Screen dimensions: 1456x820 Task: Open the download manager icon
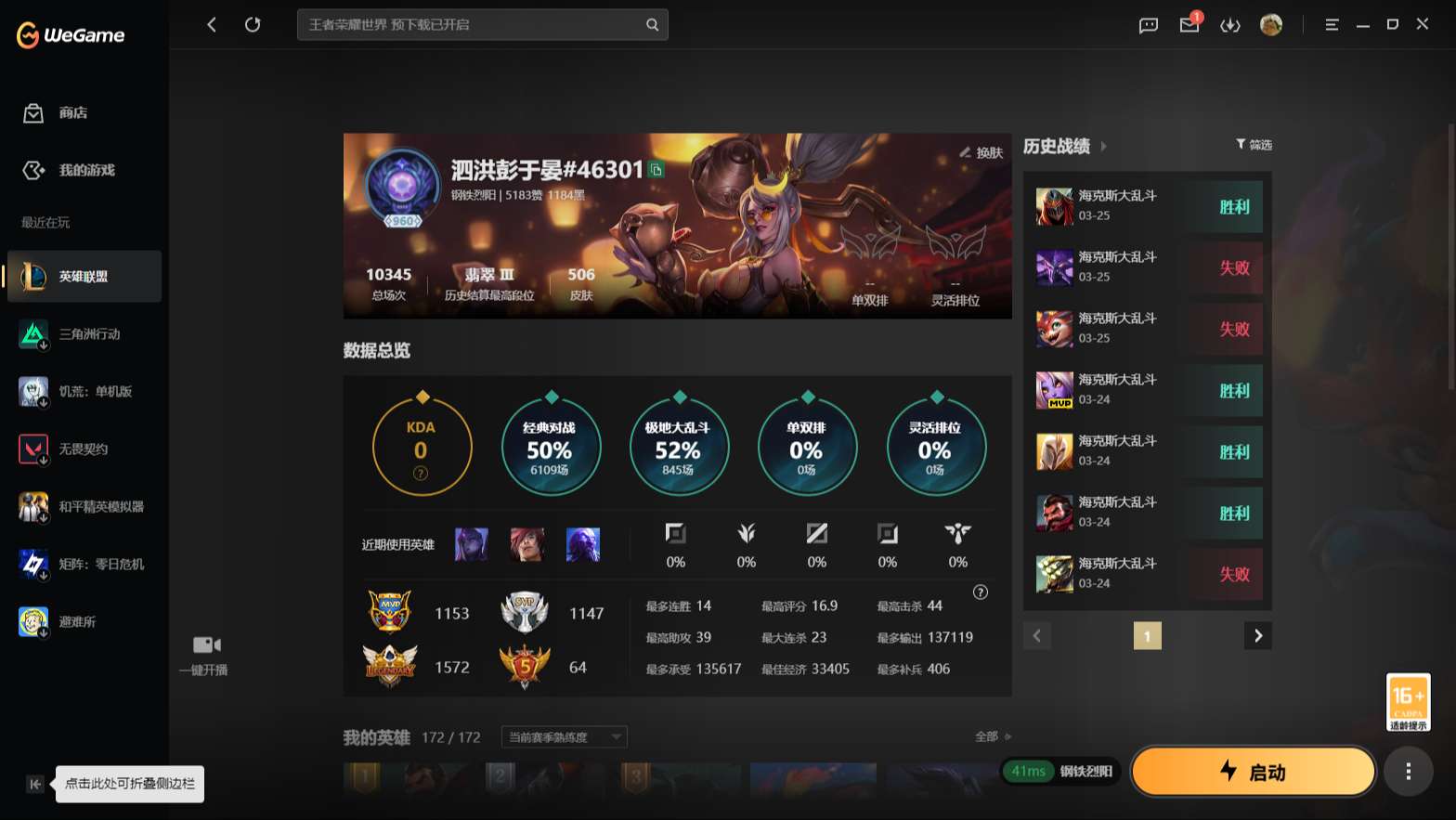1230,25
